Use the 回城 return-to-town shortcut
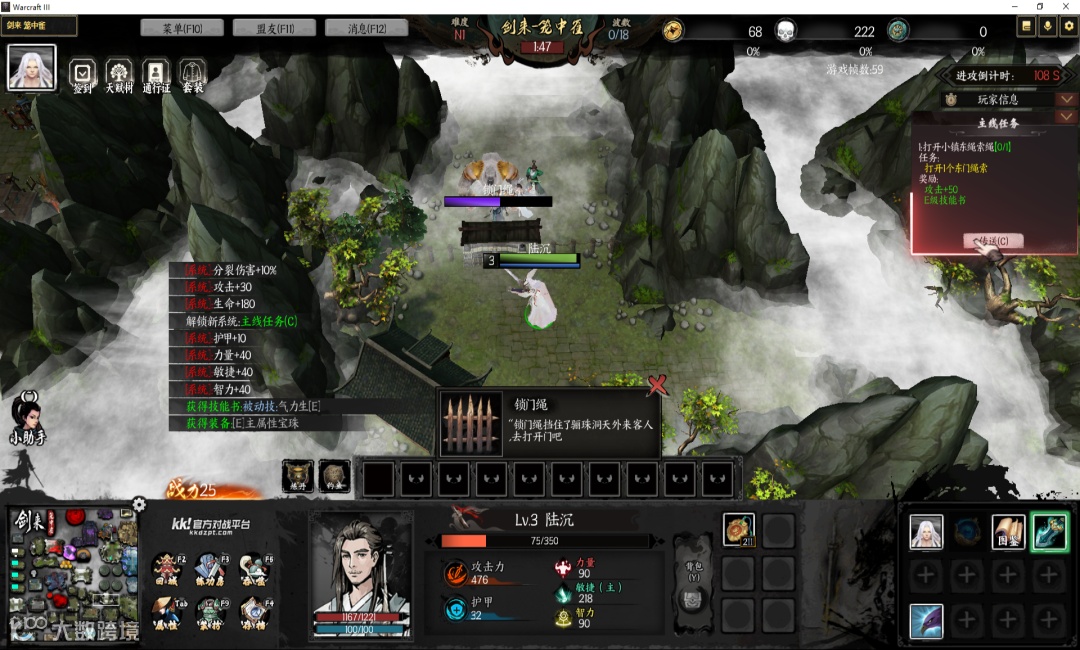Viewport: 1080px width, 650px height. (167, 568)
